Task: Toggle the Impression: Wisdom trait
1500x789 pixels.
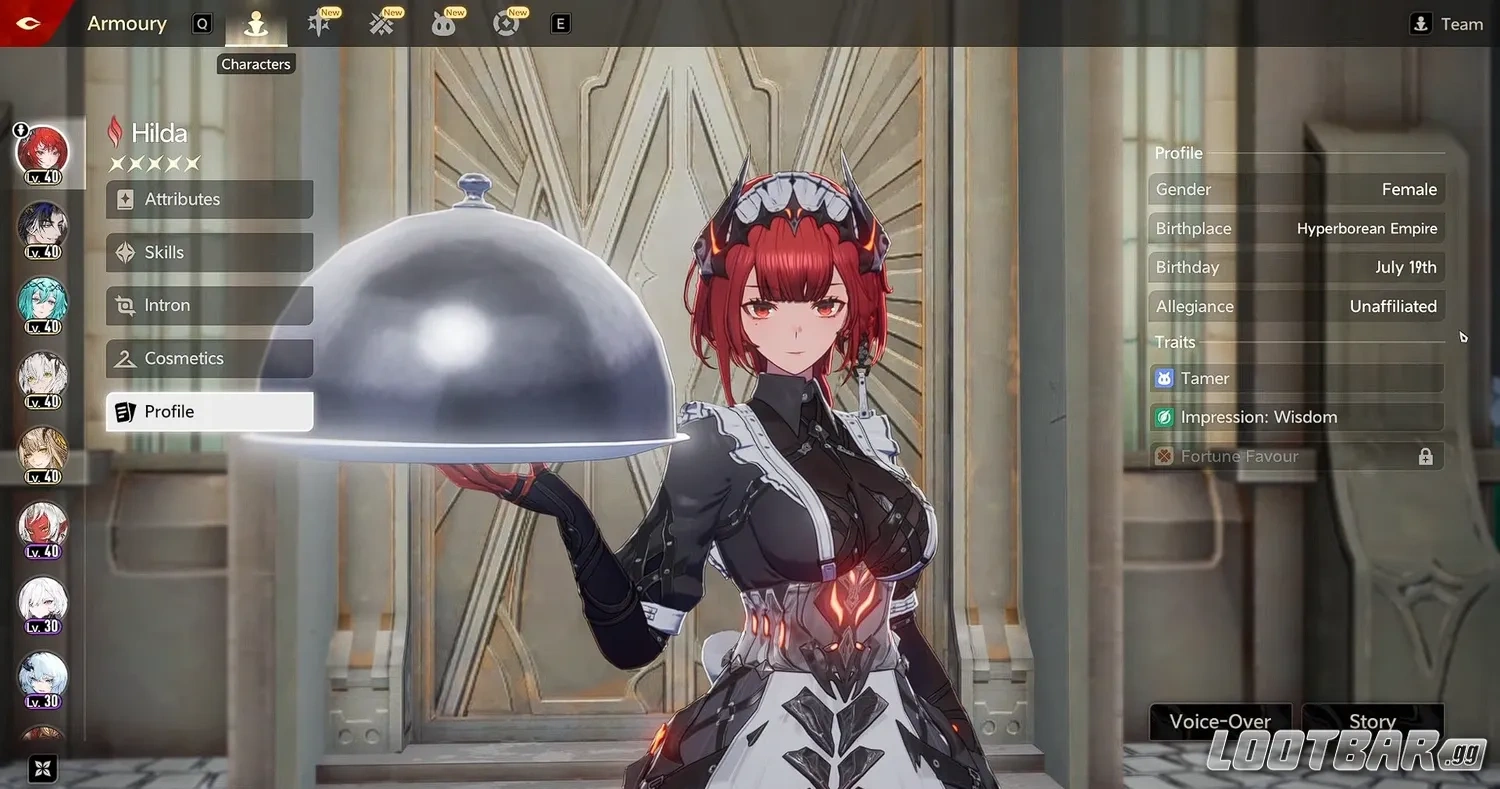Action: tap(1296, 417)
